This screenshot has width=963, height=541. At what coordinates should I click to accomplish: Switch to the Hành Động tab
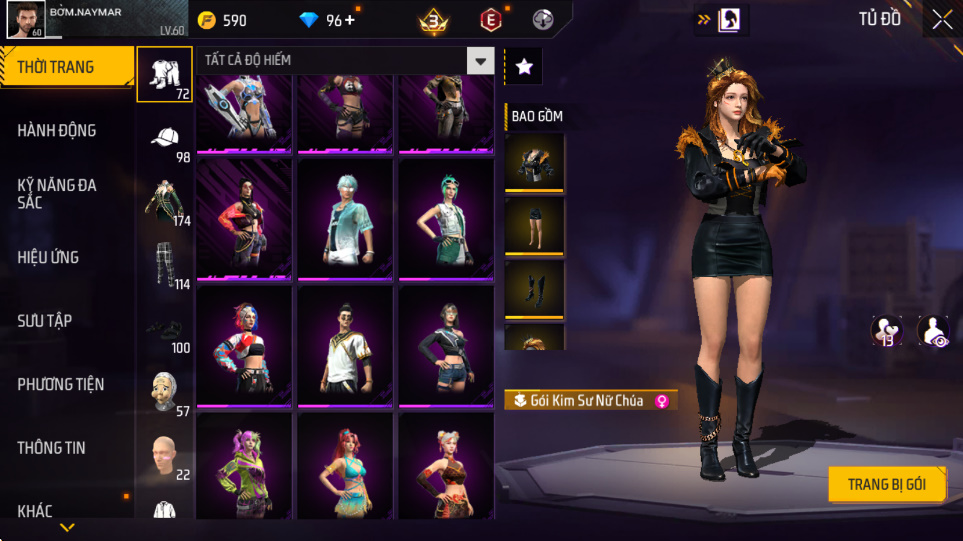(x=57, y=130)
